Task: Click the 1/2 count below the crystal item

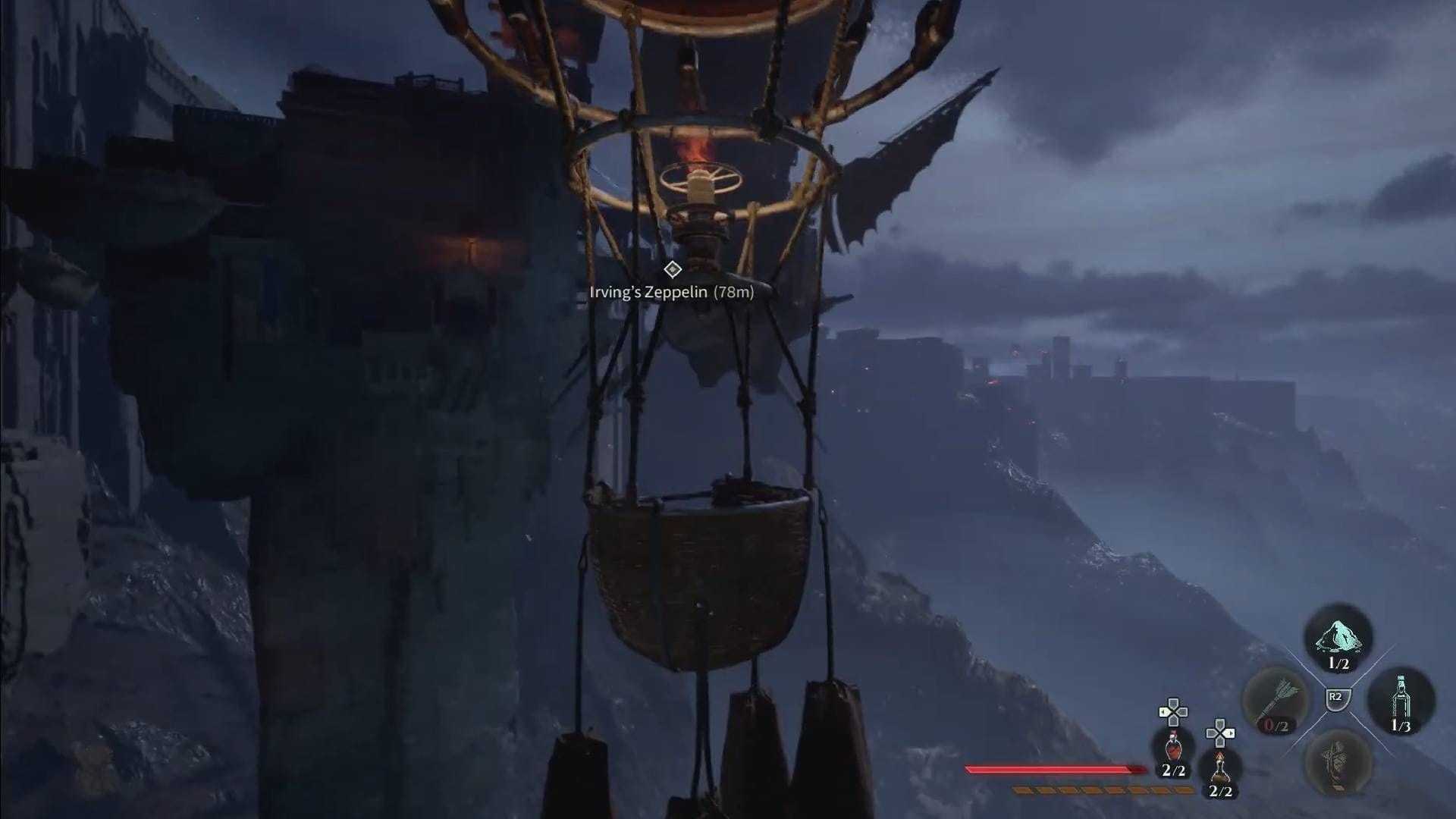Action: pos(1338,663)
